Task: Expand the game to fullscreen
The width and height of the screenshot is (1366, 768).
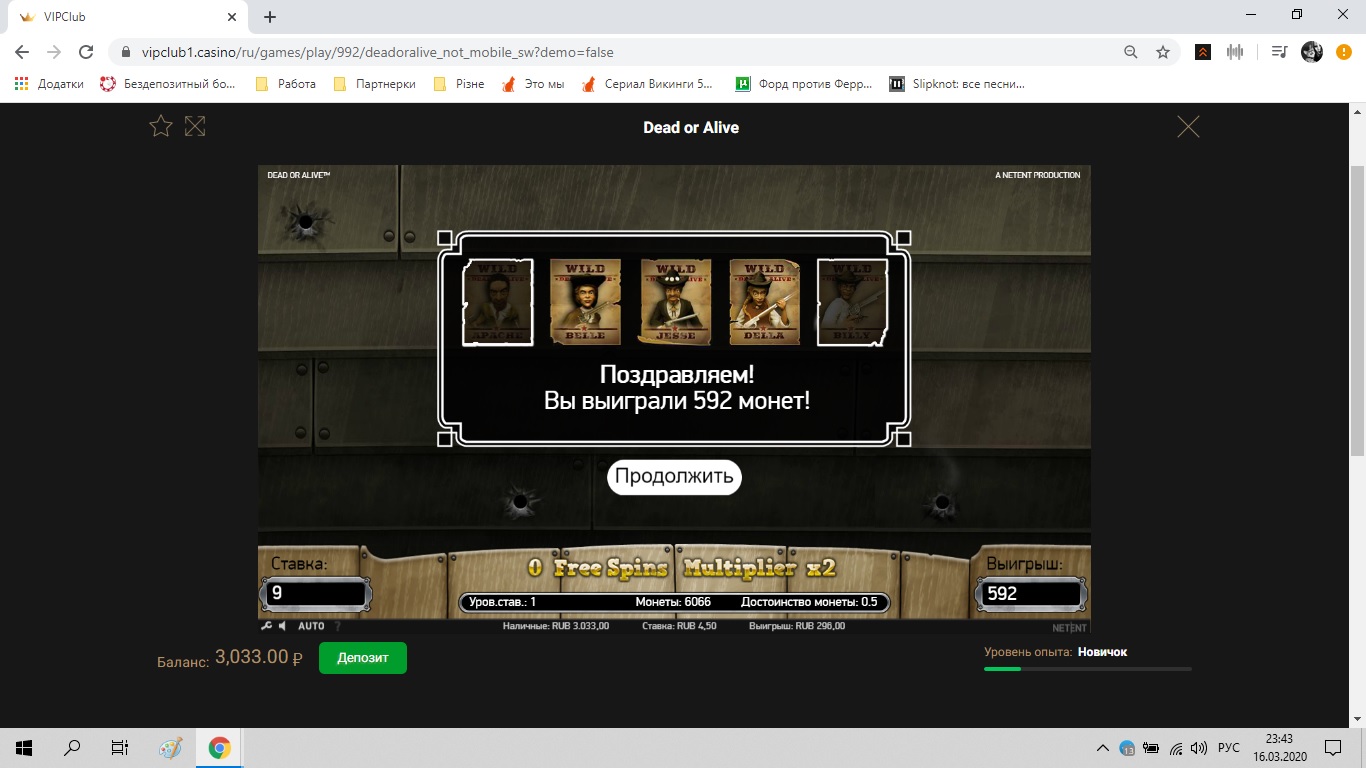Action: (195, 126)
